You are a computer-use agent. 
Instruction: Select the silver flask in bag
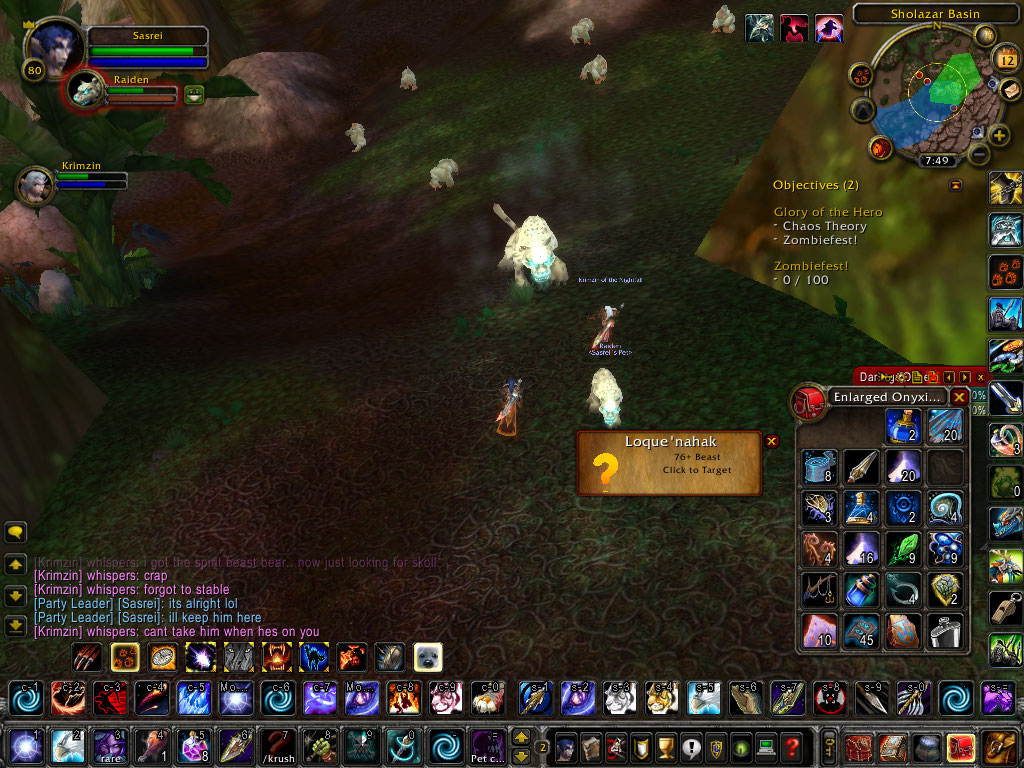[x=945, y=631]
